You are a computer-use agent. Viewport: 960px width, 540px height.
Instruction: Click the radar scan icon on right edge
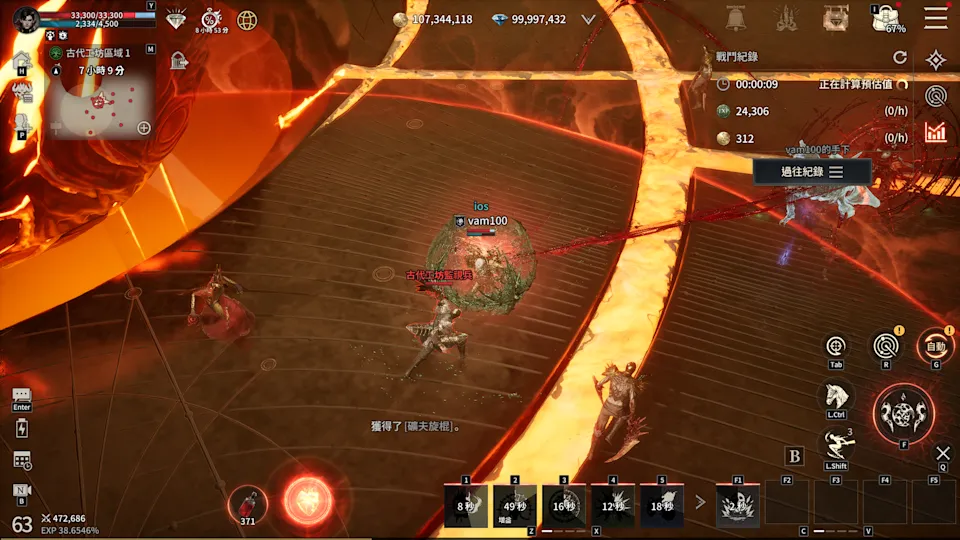935,96
